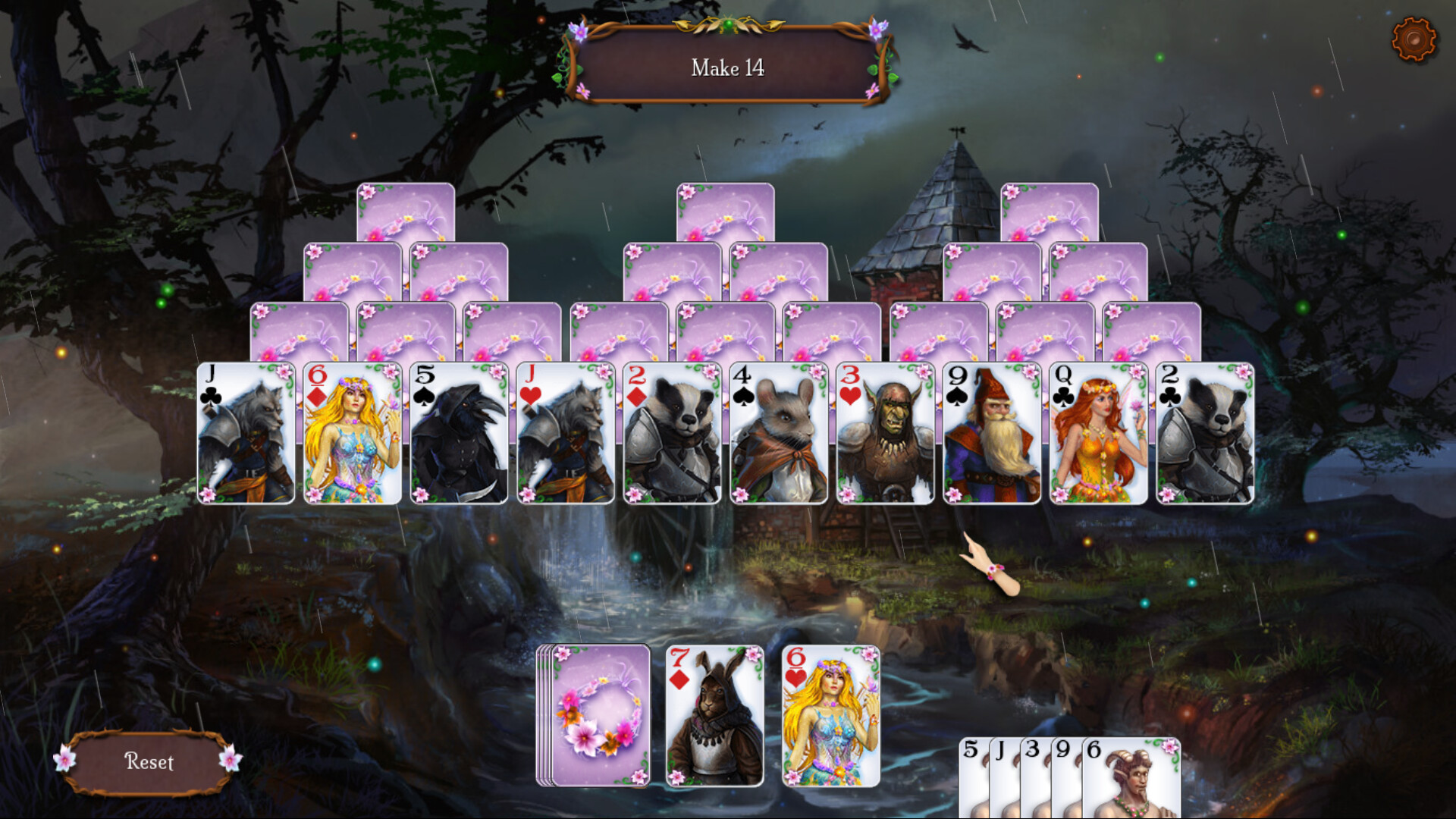Click the face-down card atop the left pyramid
The image size is (1456, 819).
pos(403,220)
